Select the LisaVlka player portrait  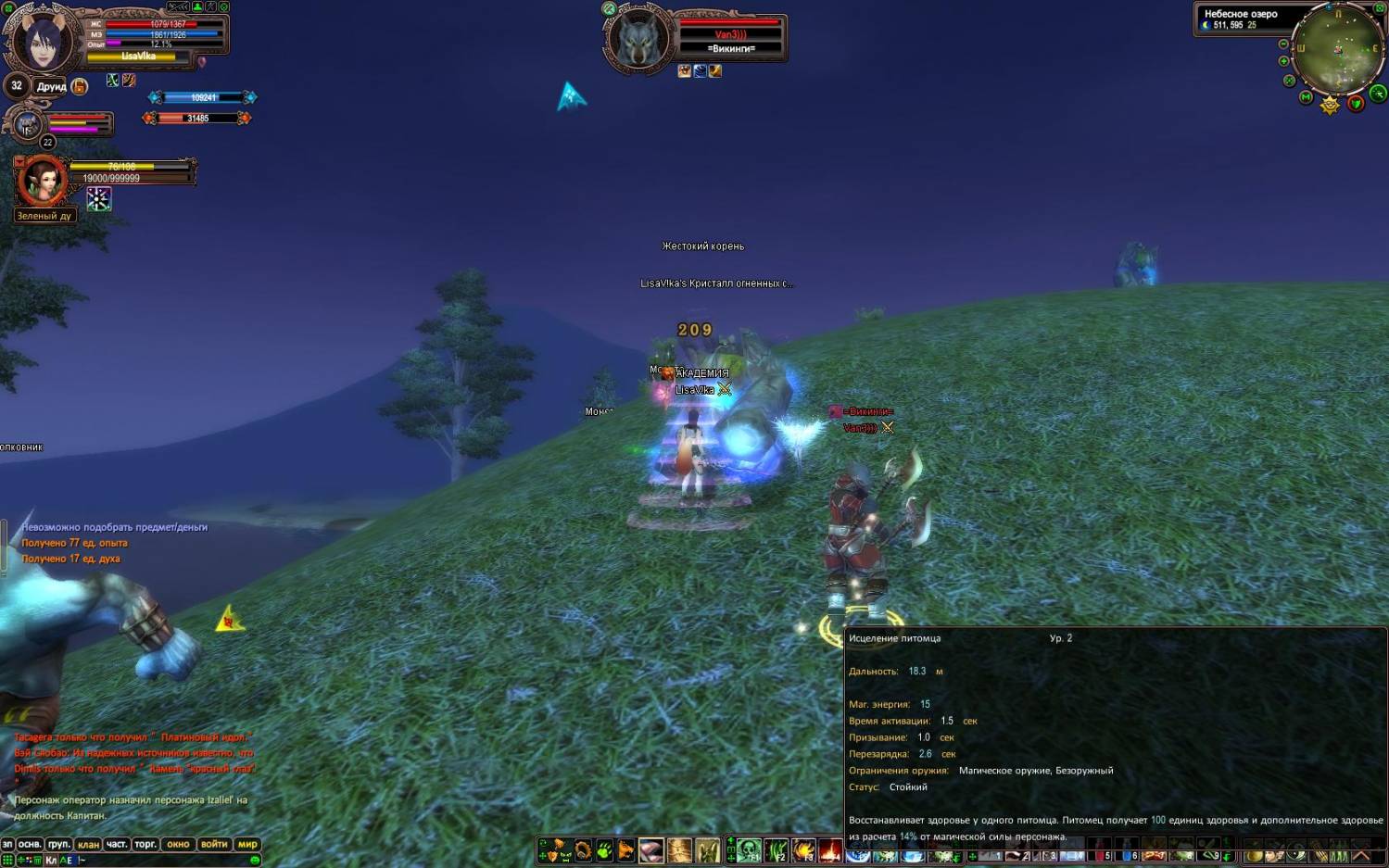pyautogui.click(x=44, y=40)
